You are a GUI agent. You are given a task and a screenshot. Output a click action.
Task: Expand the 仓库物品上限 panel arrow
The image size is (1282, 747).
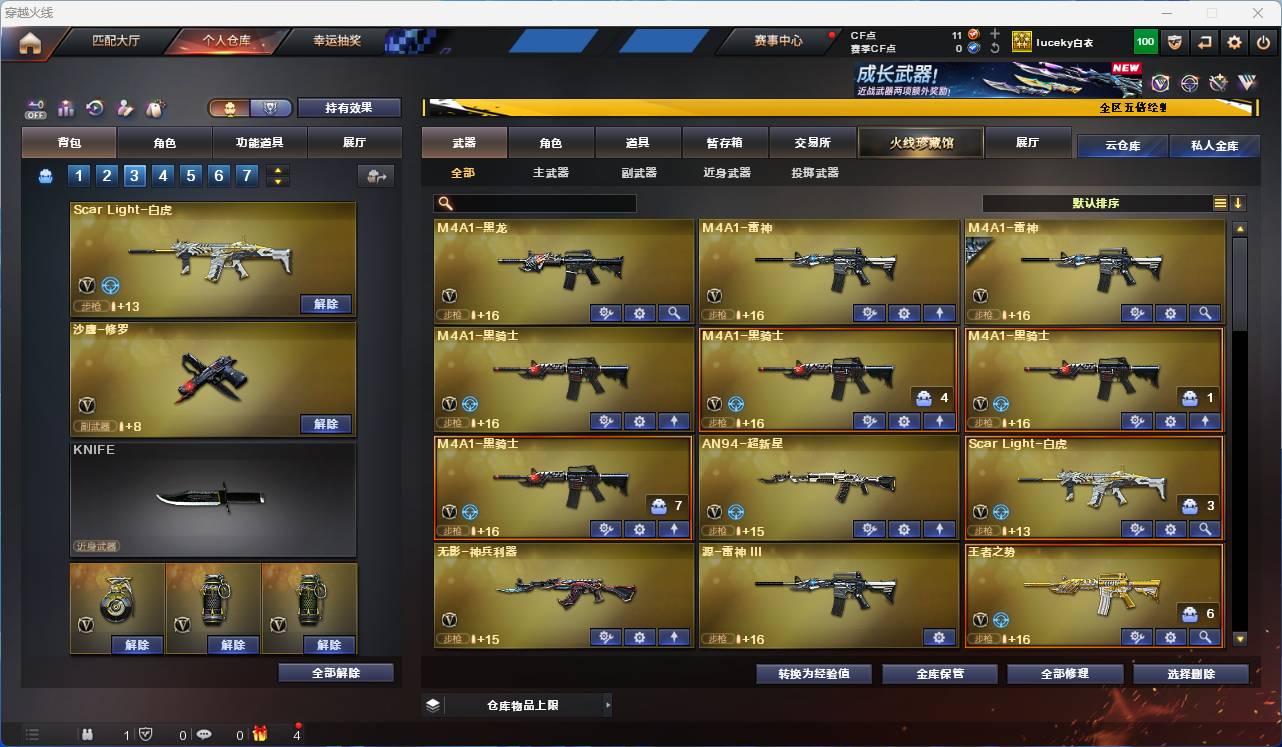pyautogui.click(x=608, y=704)
